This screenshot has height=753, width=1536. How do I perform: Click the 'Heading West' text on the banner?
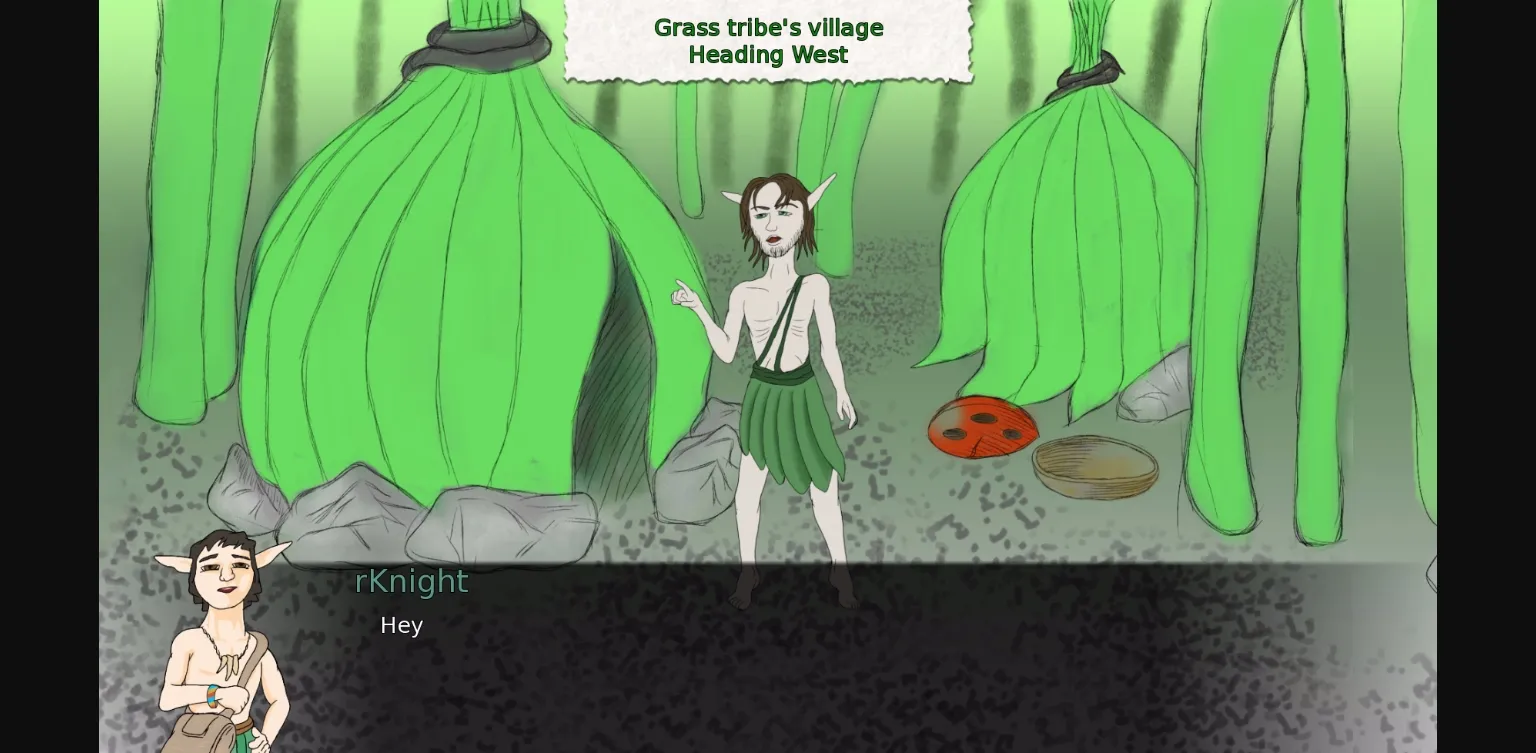pos(767,55)
